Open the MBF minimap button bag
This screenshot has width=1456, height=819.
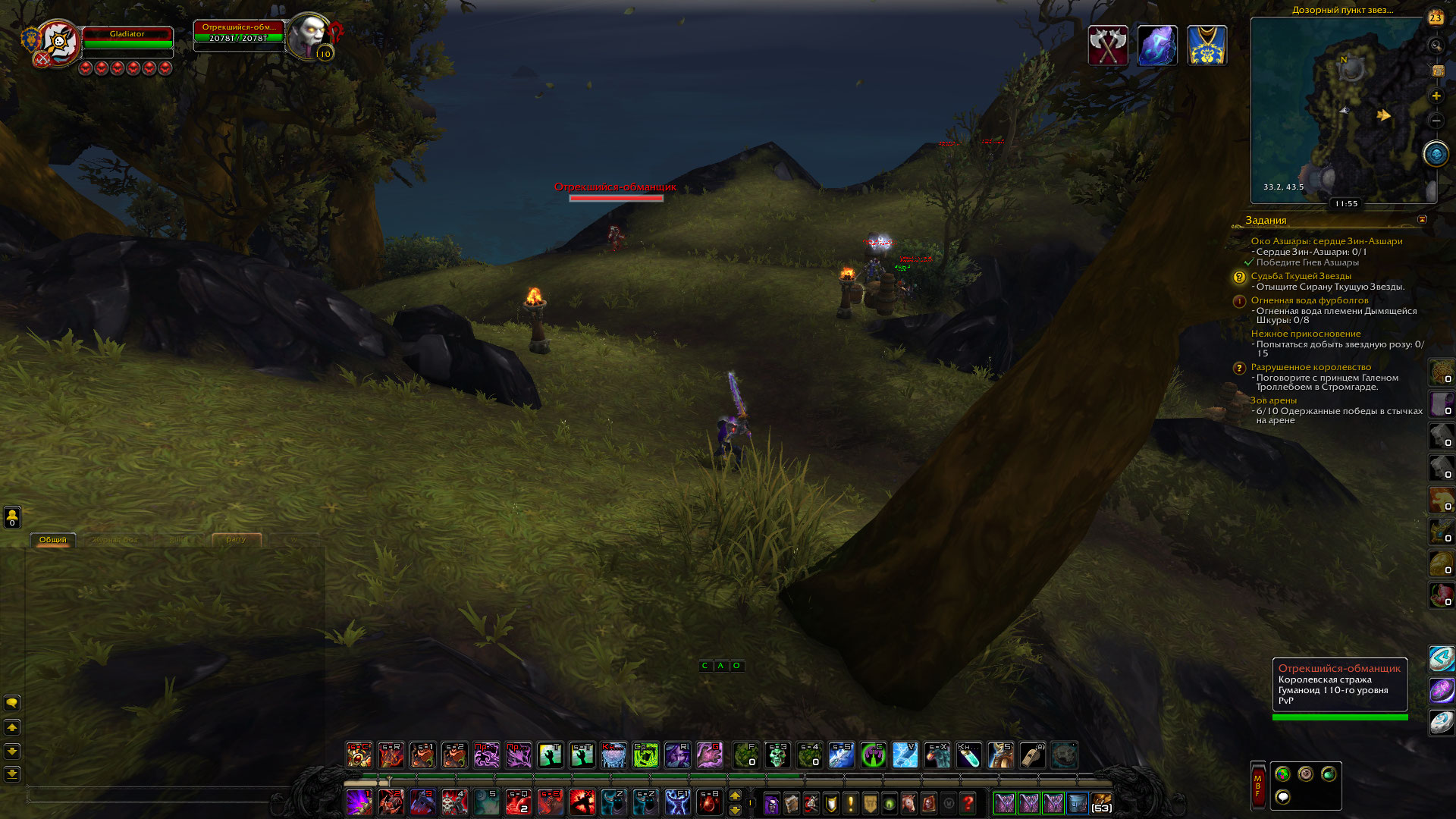coord(1257,785)
